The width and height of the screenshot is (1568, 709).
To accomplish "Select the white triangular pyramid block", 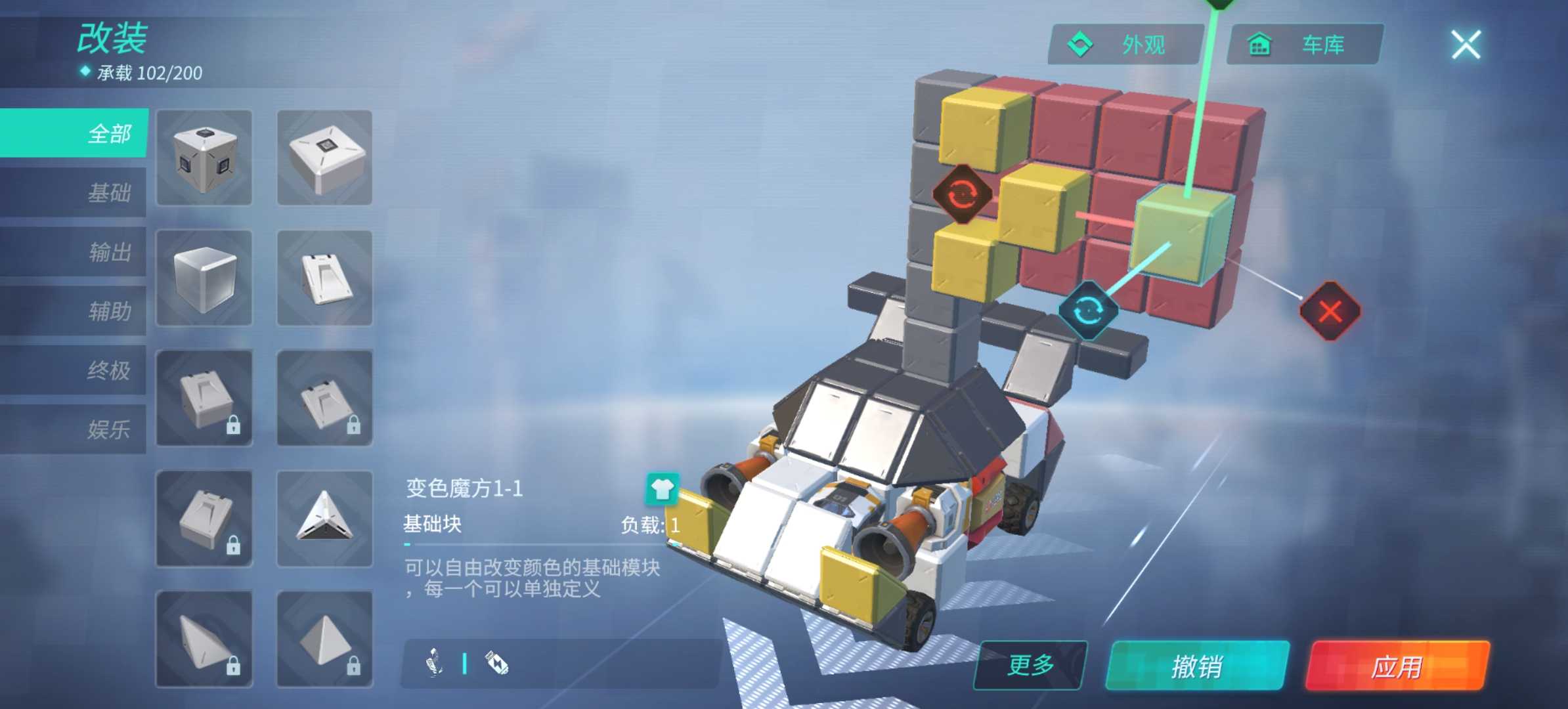I will pos(324,519).
